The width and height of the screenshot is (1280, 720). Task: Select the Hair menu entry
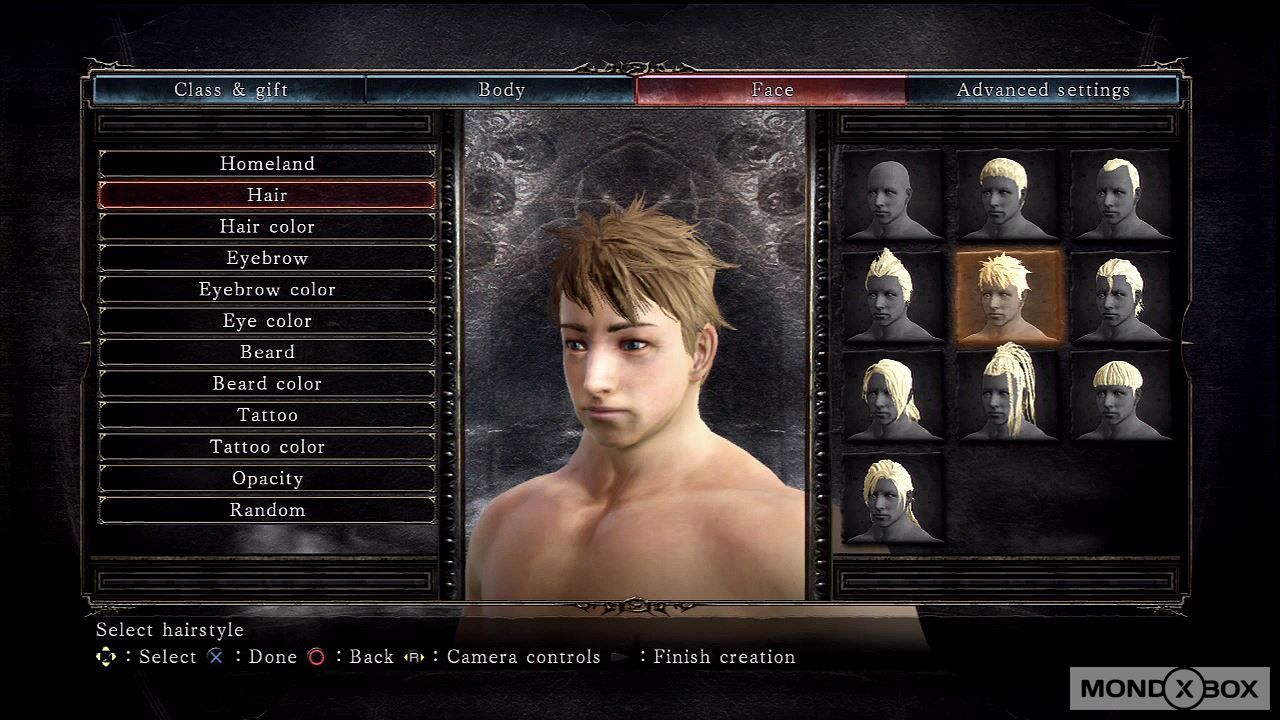(267, 195)
